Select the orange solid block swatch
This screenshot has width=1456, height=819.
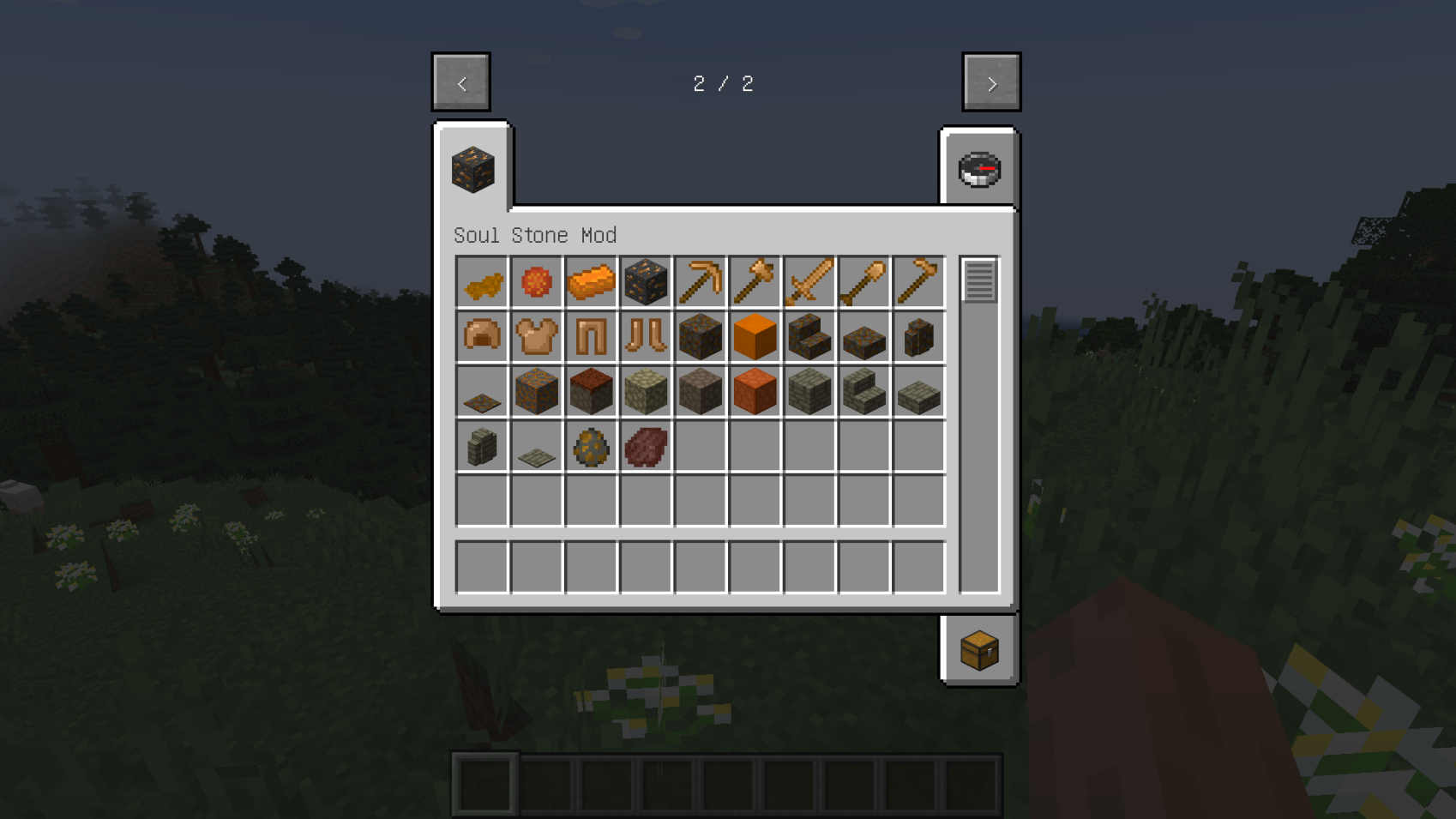coord(755,336)
